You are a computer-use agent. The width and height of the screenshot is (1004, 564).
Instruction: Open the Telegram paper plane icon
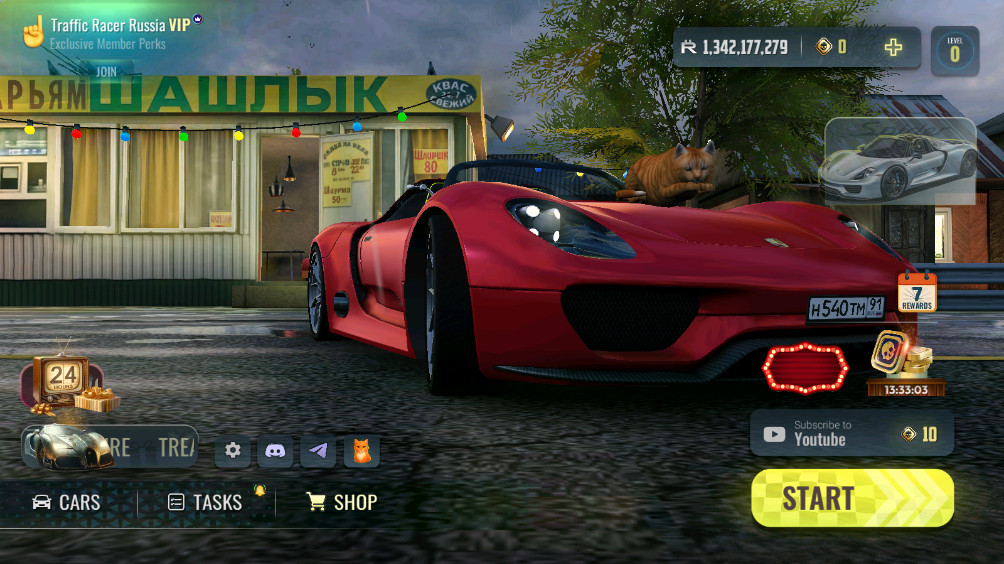tap(318, 451)
